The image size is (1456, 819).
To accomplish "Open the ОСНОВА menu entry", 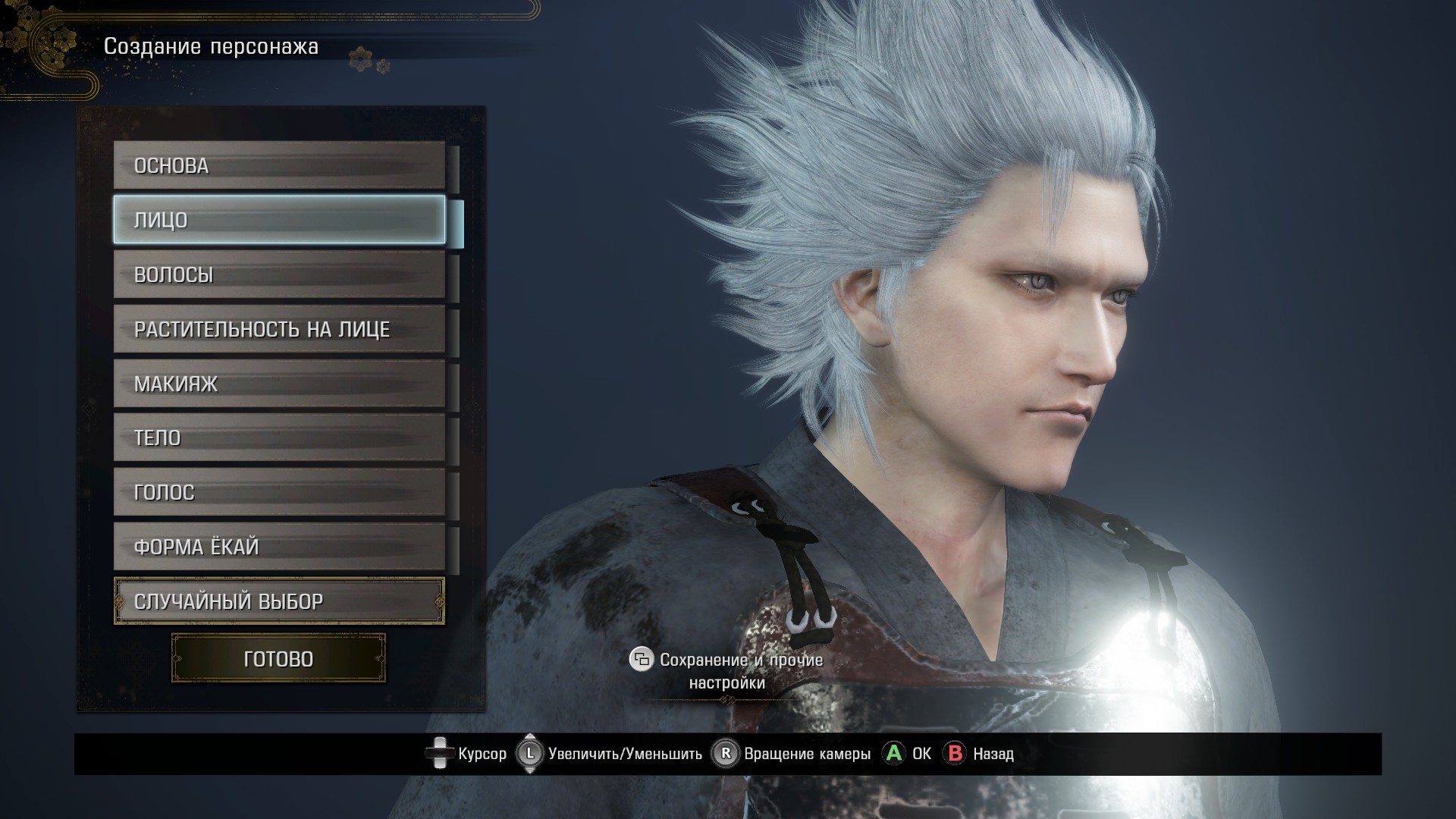I will (279, 165).
